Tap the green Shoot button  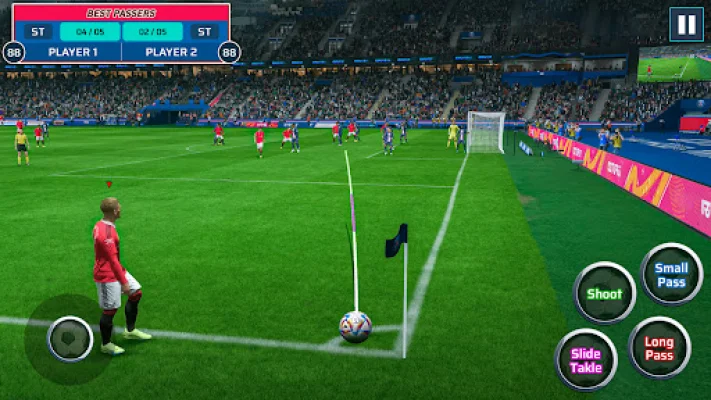tap(604, 293)
